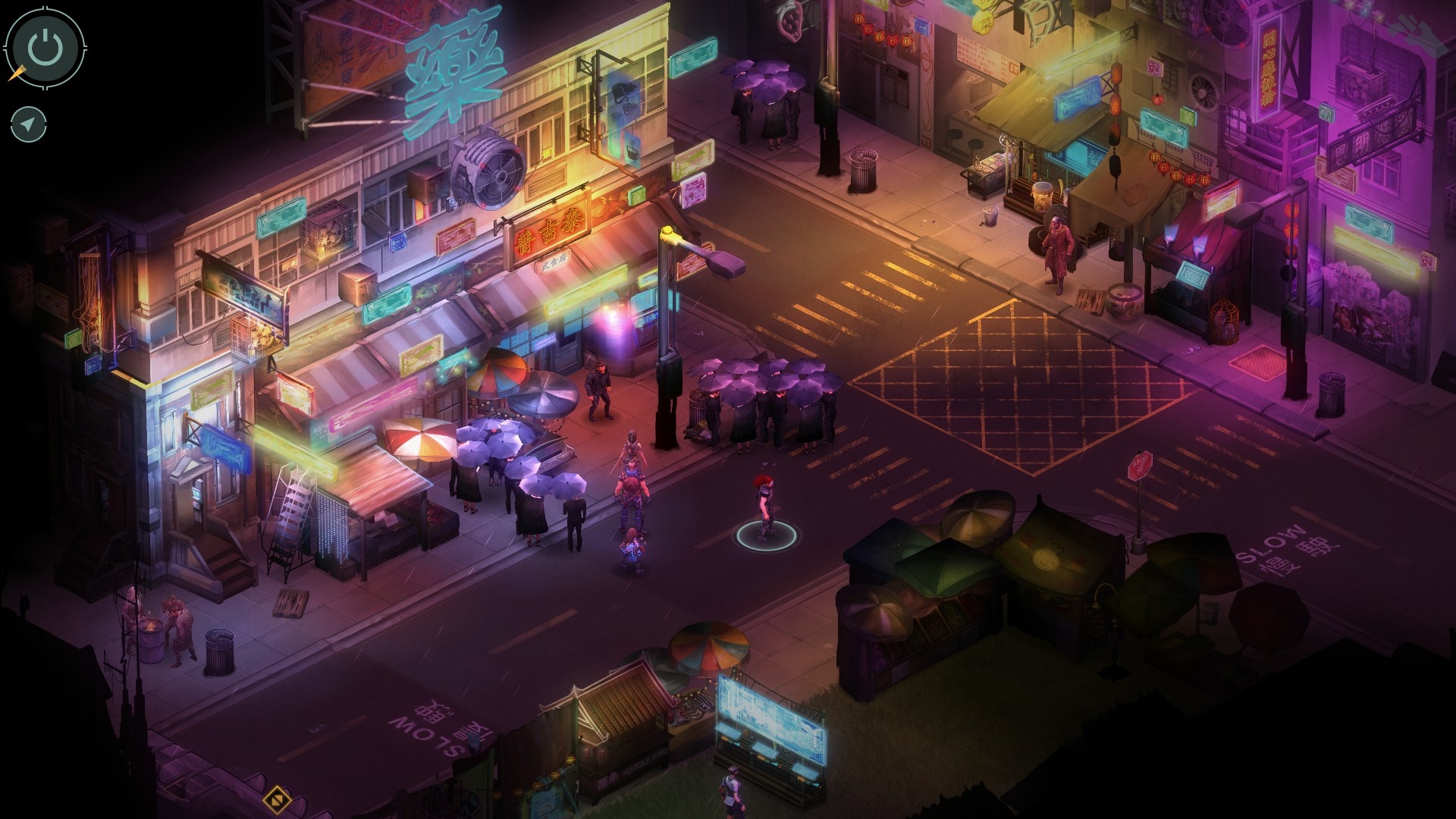
Task: Click the round arrow pointer button
Action: [x=29, y=124]
